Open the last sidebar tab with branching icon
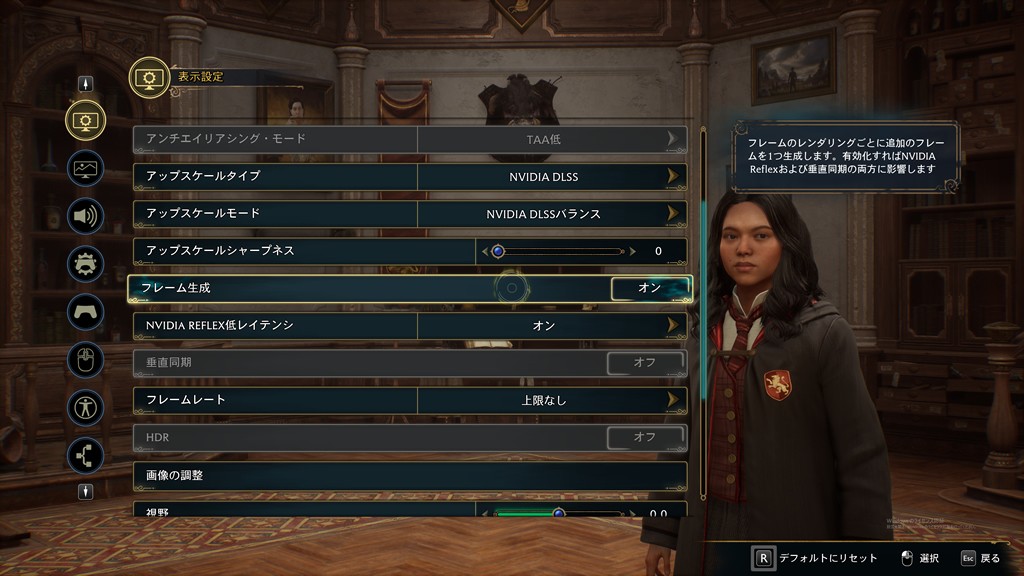 pos(86,455)
